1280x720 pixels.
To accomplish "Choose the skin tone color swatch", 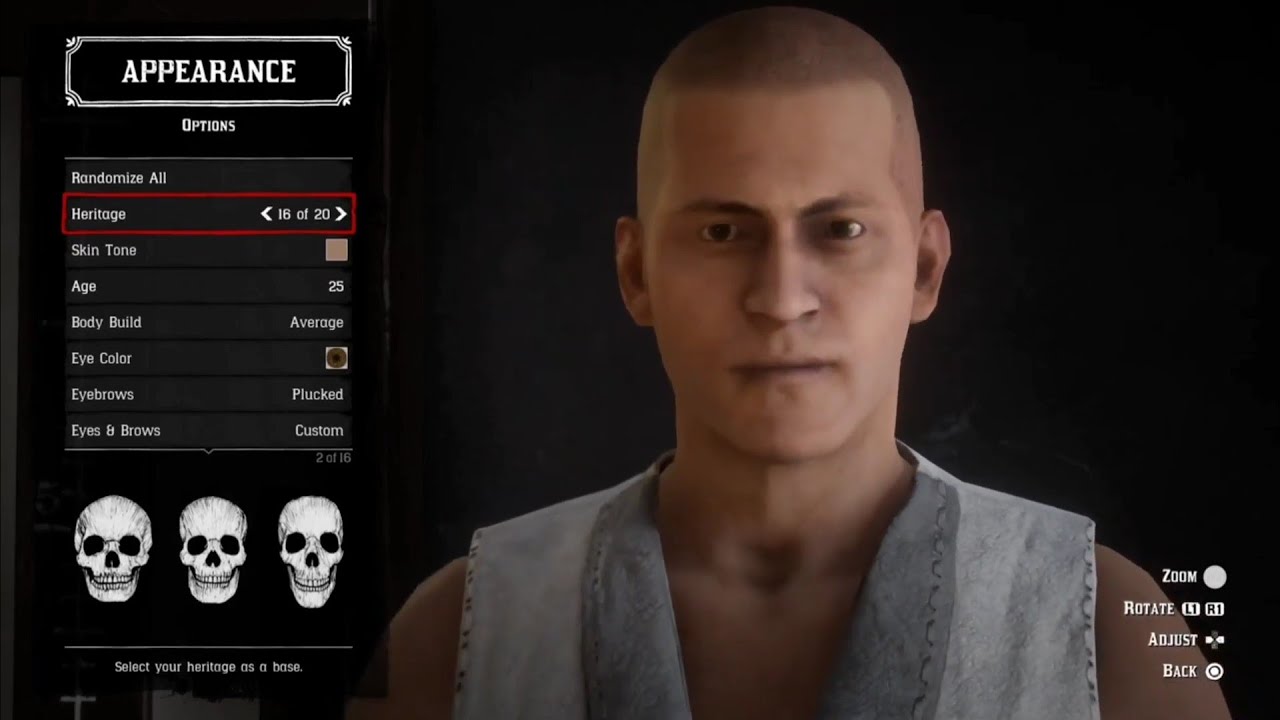I will coord(336,250).
